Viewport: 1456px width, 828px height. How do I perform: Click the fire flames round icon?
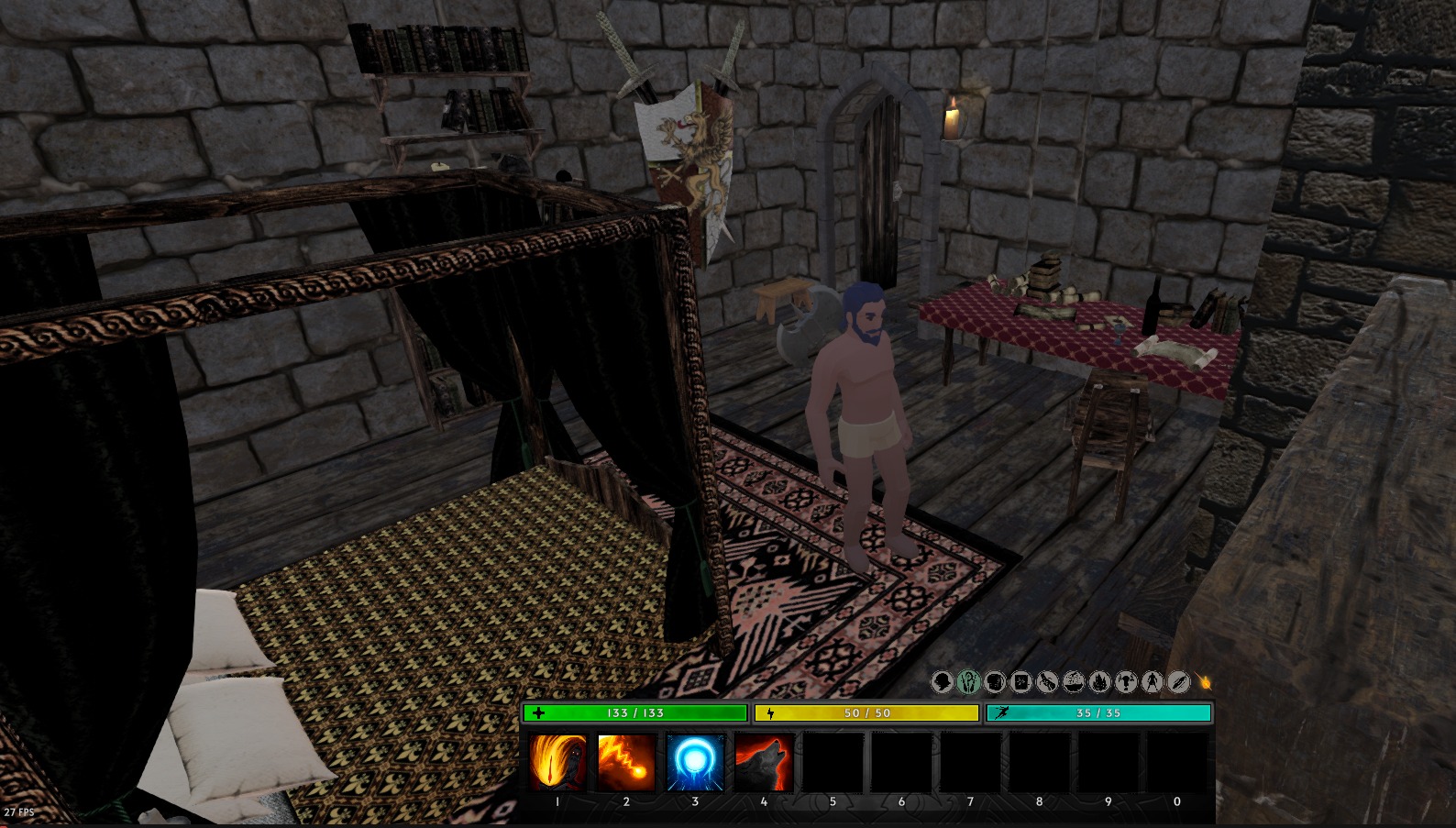(x=1099, y=682)
